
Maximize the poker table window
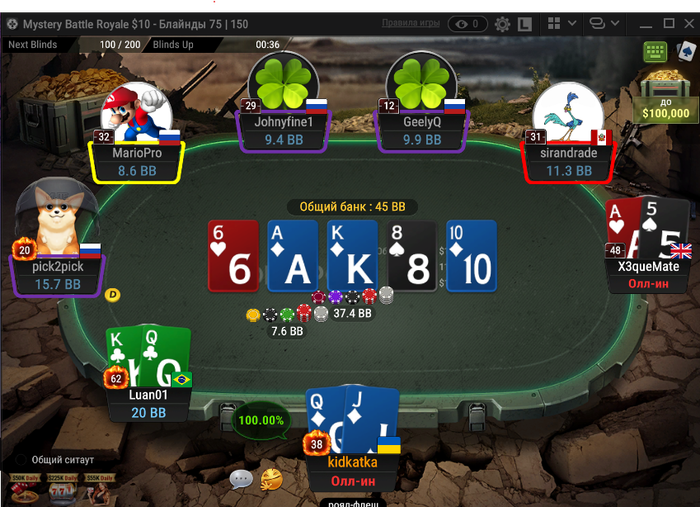658,22
